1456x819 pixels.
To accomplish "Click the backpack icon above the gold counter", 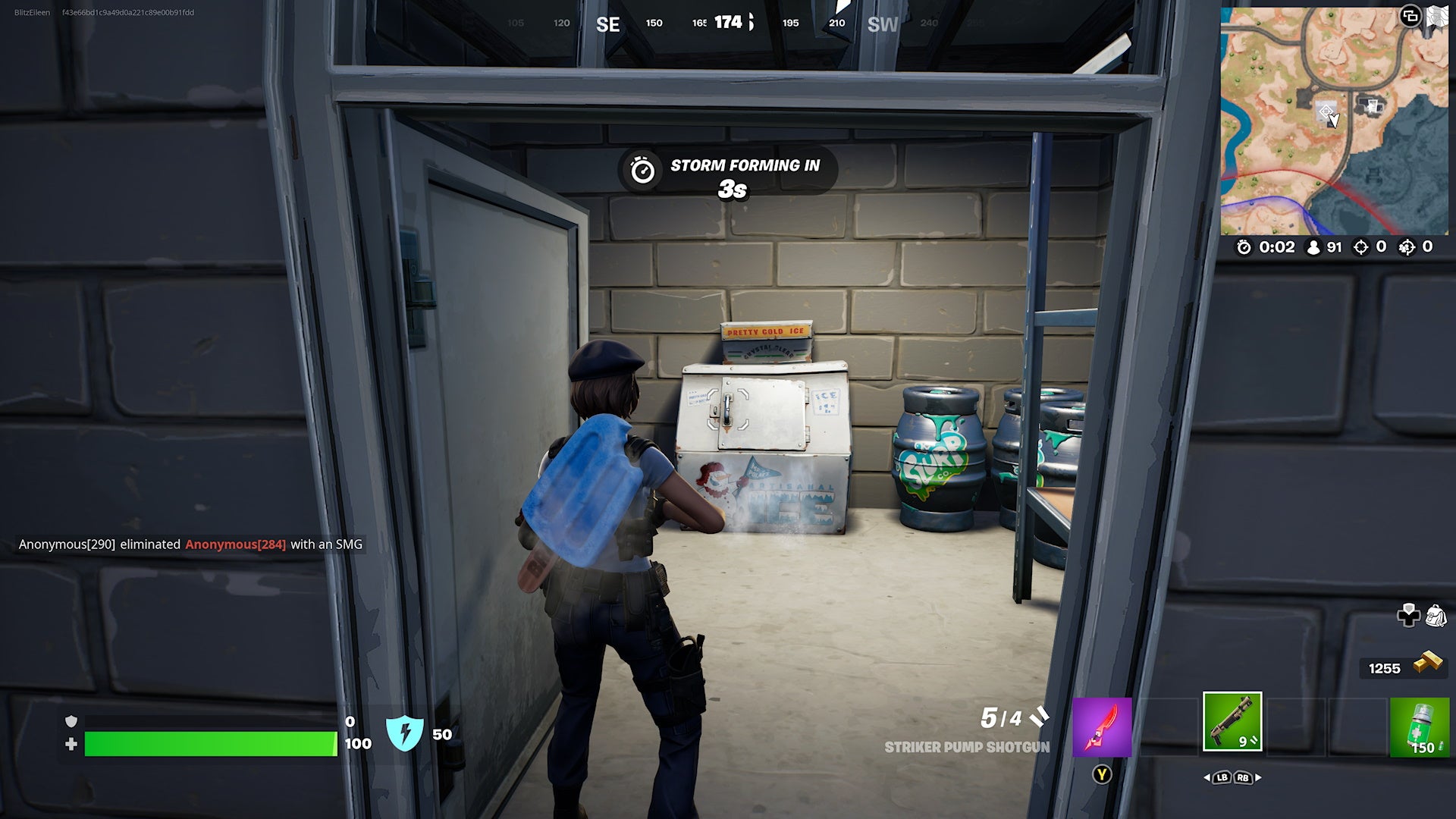I will pos(1436,615).
